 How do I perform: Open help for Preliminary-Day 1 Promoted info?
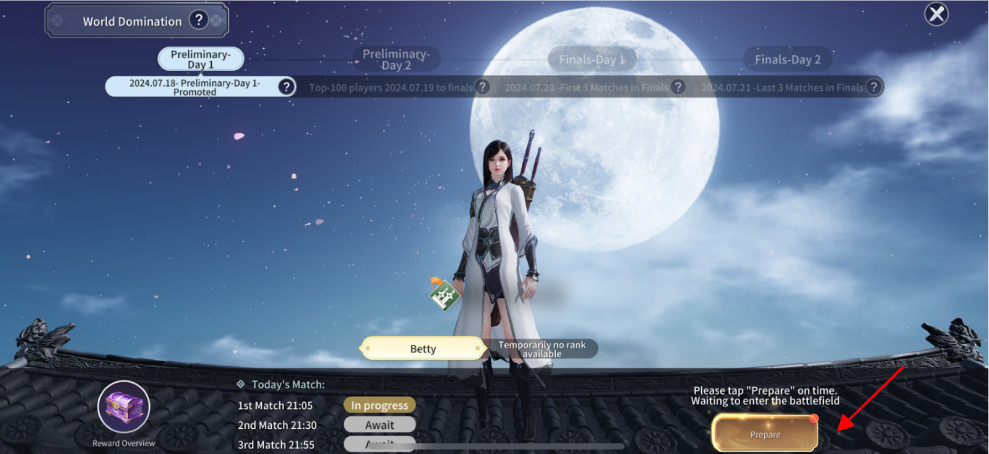coord(286,87)
